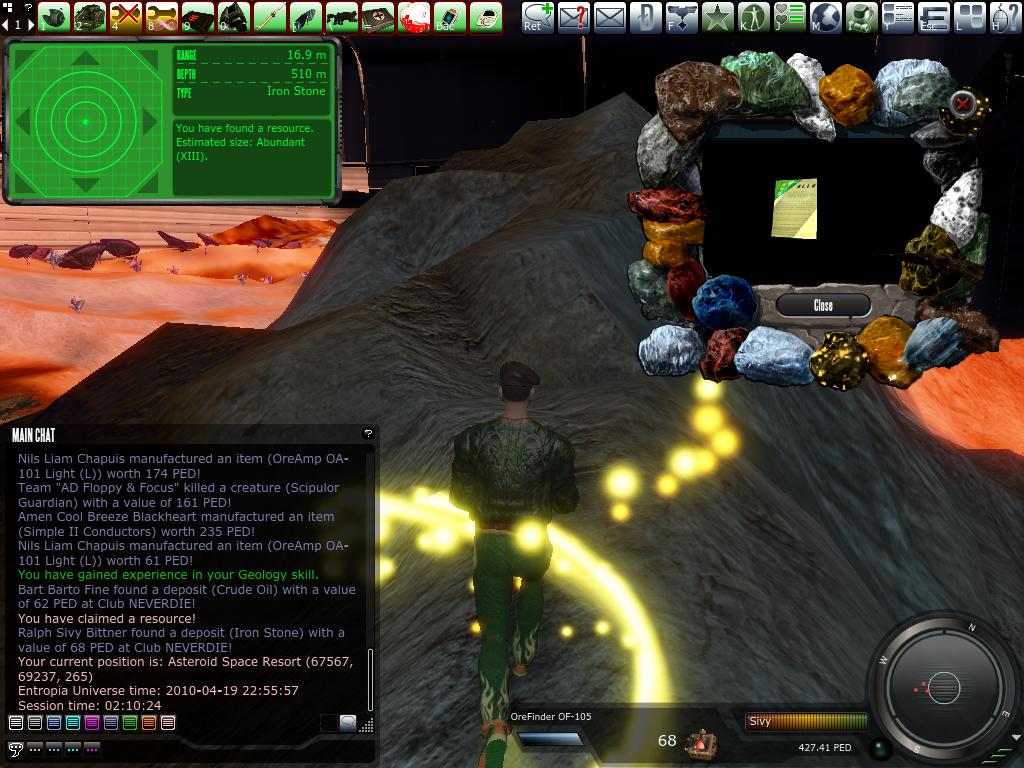Open the Main Chat help question mark
The width and height of the screenshot is (1024, 768).
coord(368,433)
